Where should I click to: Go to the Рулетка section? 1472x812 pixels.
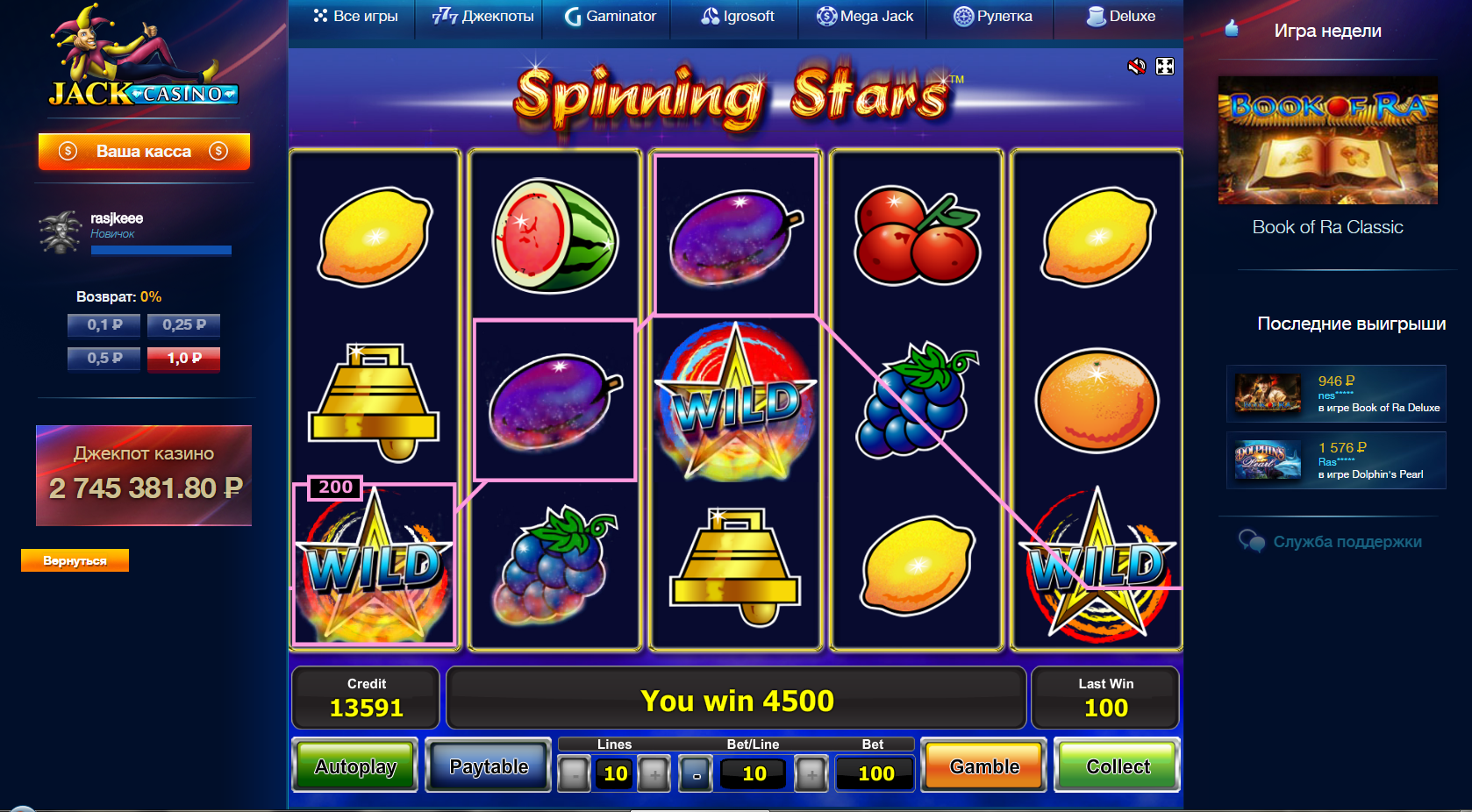tap(993, 16)
